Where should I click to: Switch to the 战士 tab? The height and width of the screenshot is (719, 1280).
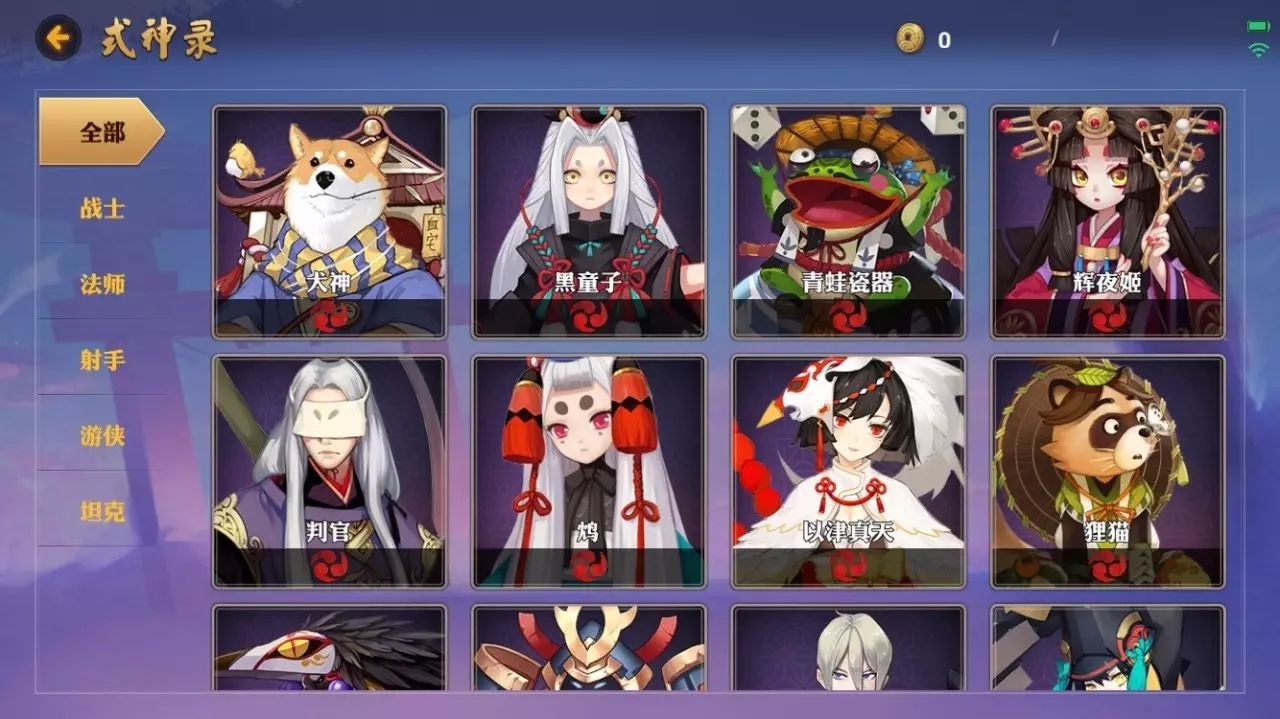102,208
